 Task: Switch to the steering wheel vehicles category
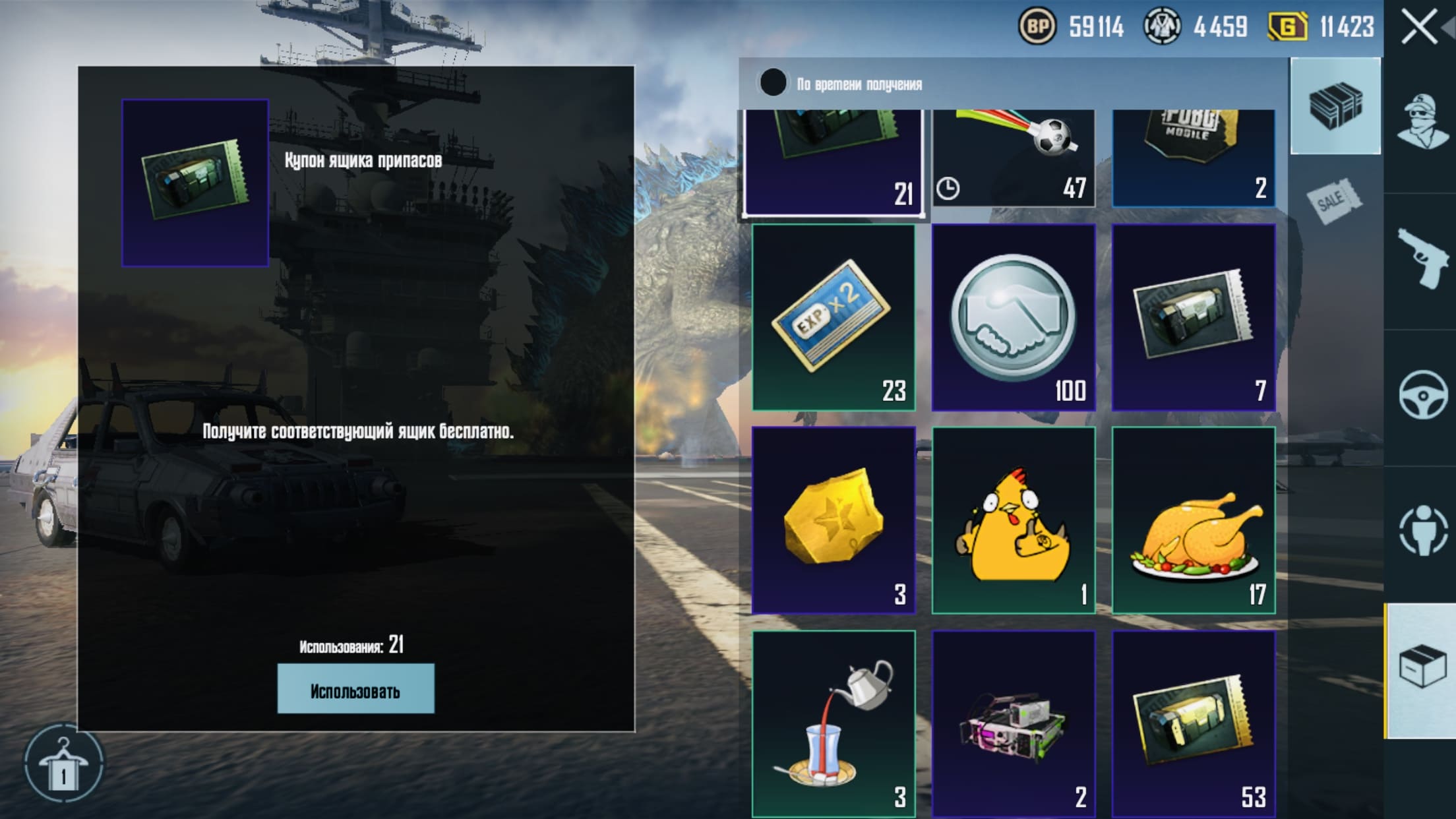pos(1422,396)
